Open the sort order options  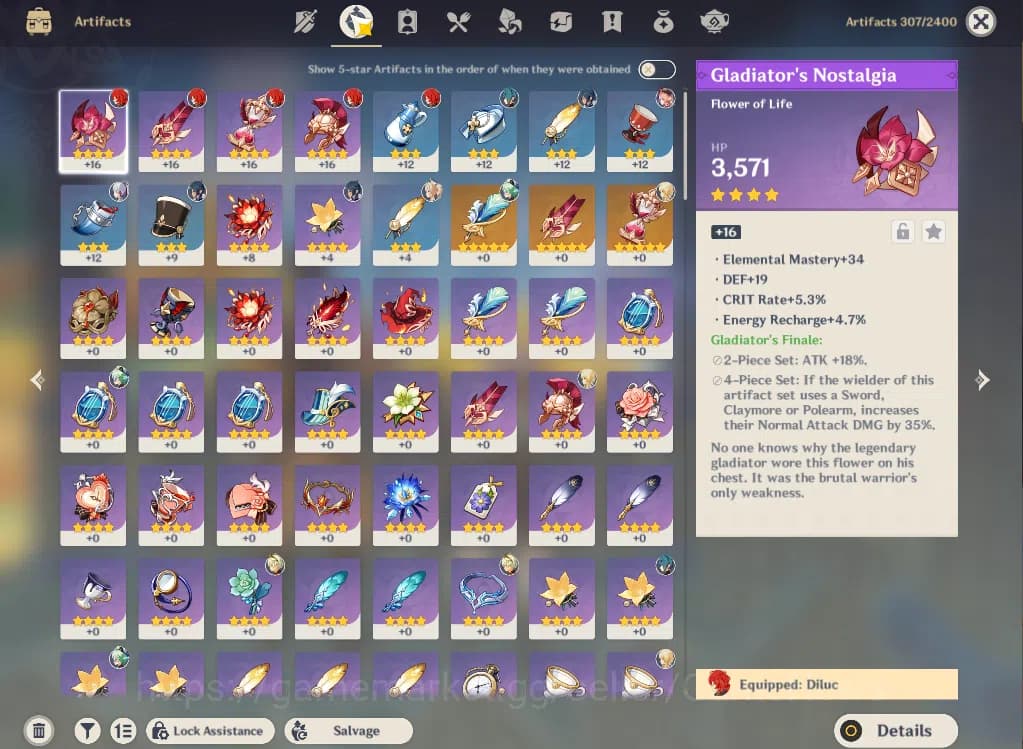coord(123,731)
